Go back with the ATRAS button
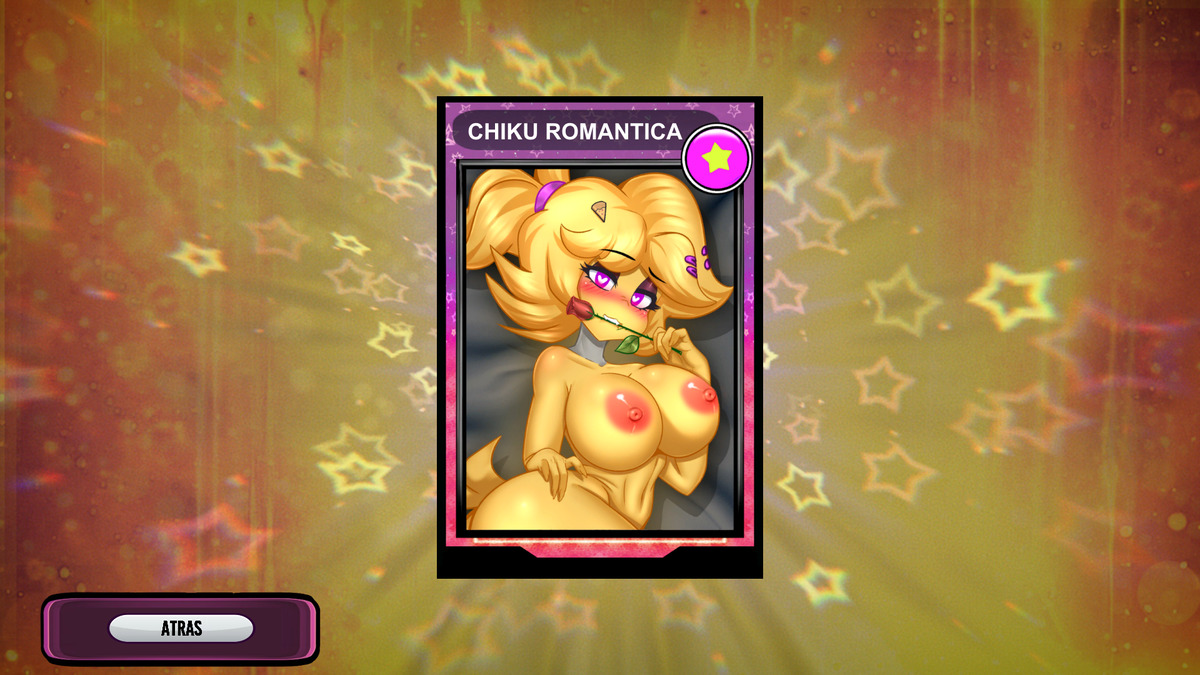The width and height of the screenshot is (1200, 675). click(181, 628)
